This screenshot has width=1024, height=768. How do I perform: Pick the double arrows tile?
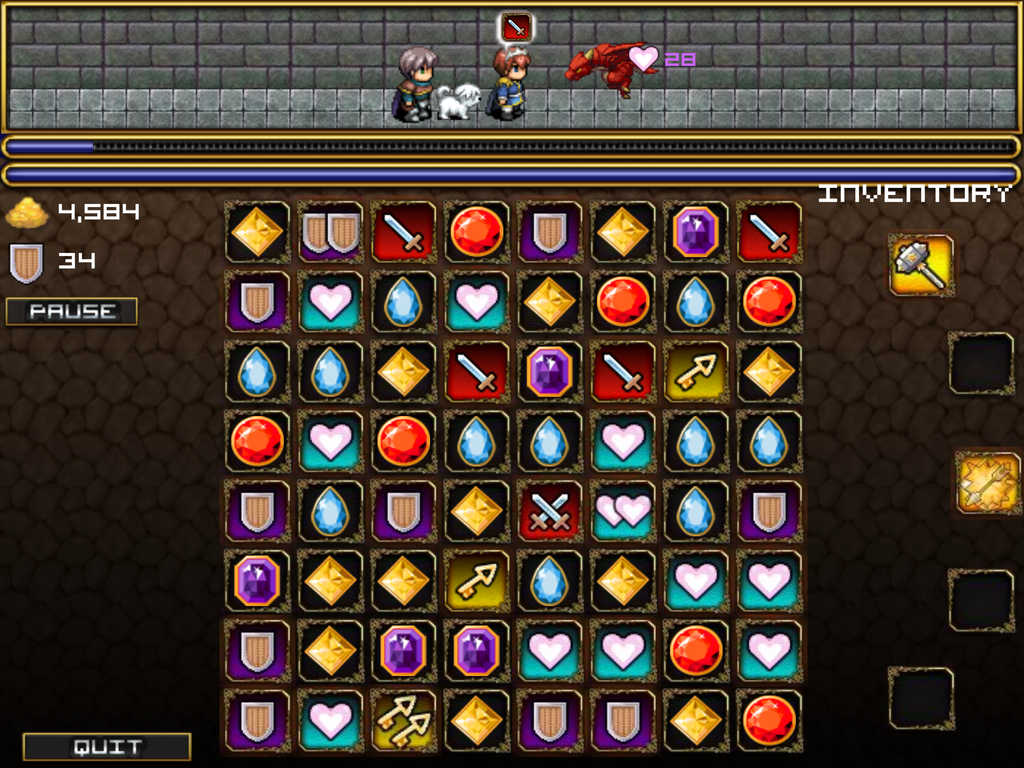pyautogui.click(x=403, y=720)
